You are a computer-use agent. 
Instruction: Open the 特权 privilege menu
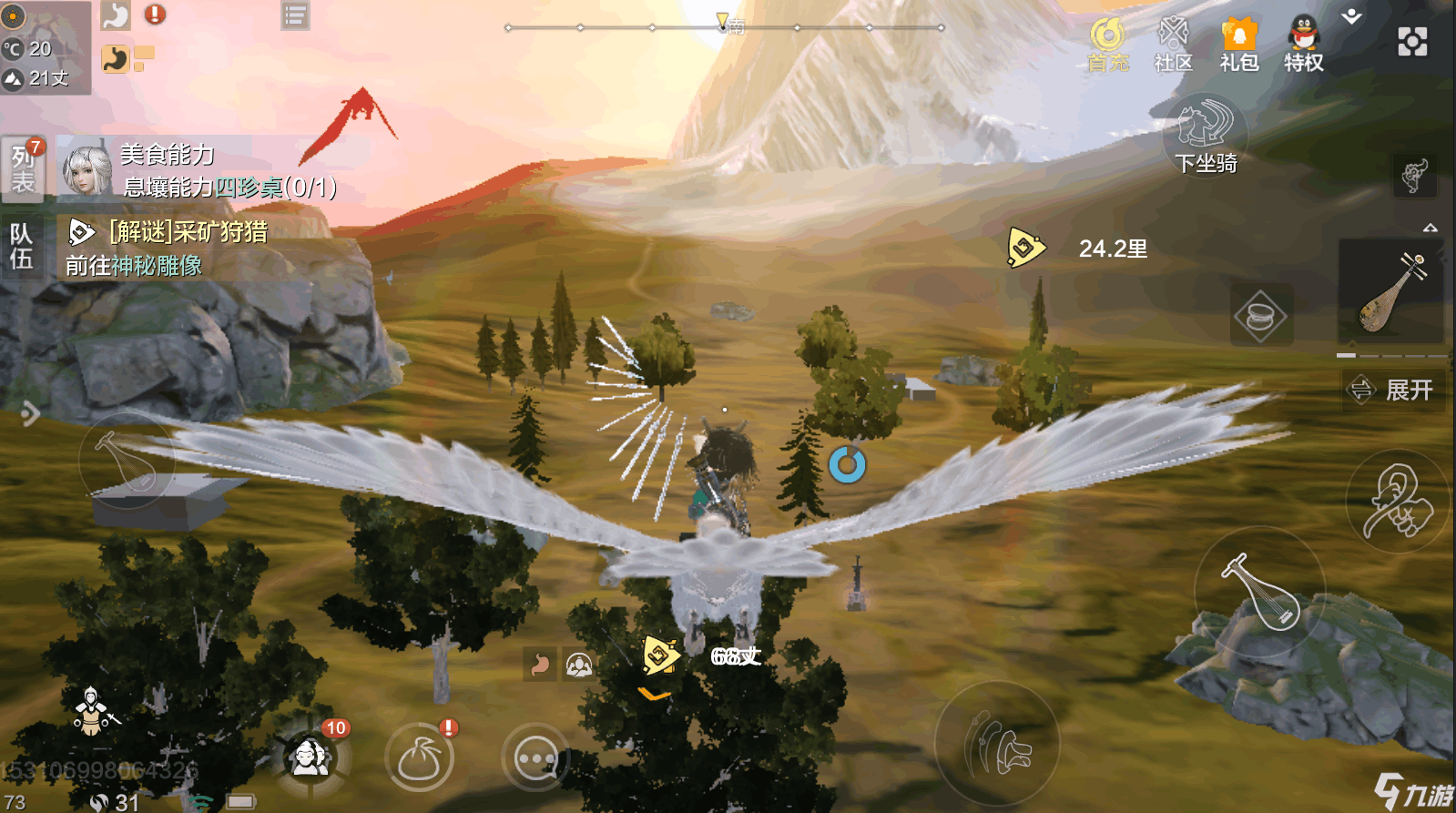[x=1303, y=44]
